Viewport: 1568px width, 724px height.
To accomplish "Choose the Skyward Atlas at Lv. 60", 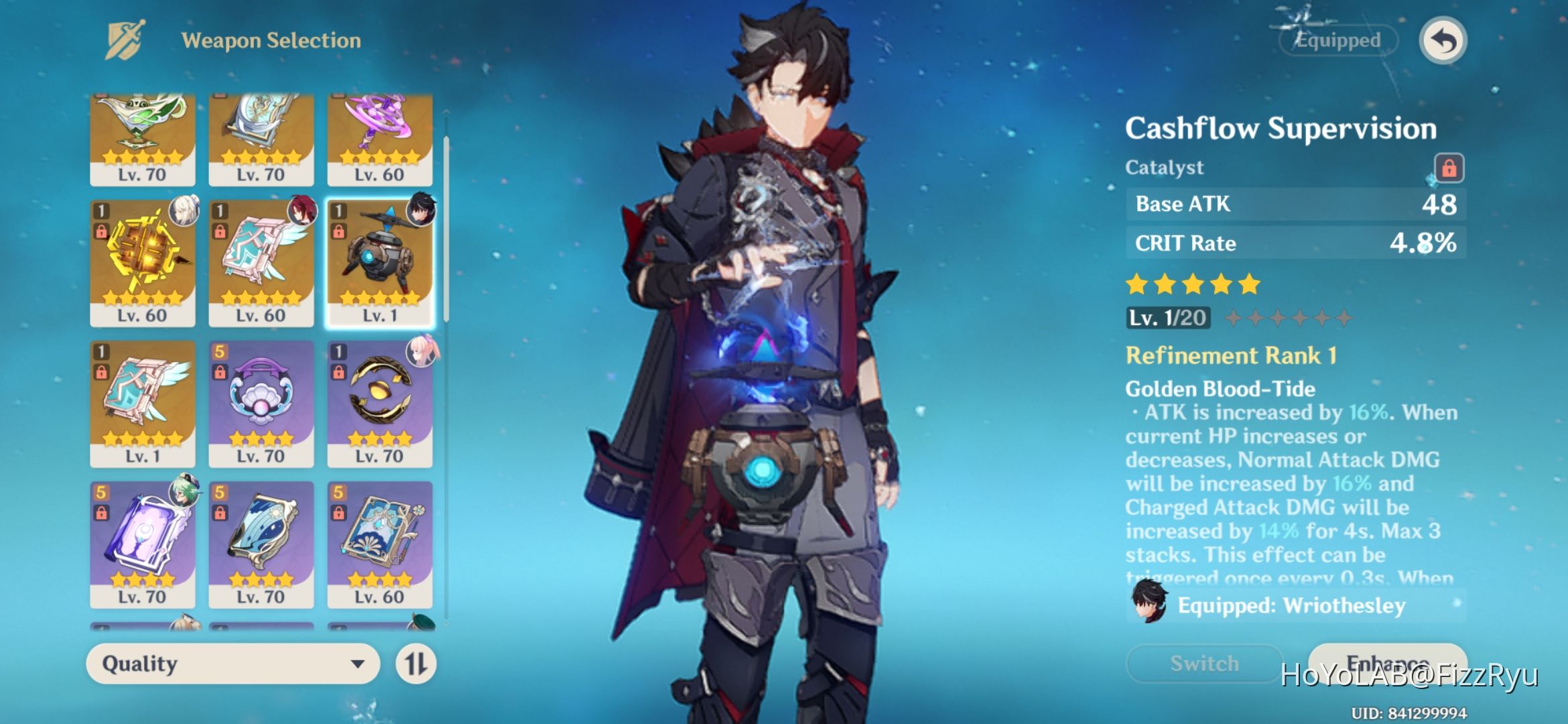I will tap(261, 262).
